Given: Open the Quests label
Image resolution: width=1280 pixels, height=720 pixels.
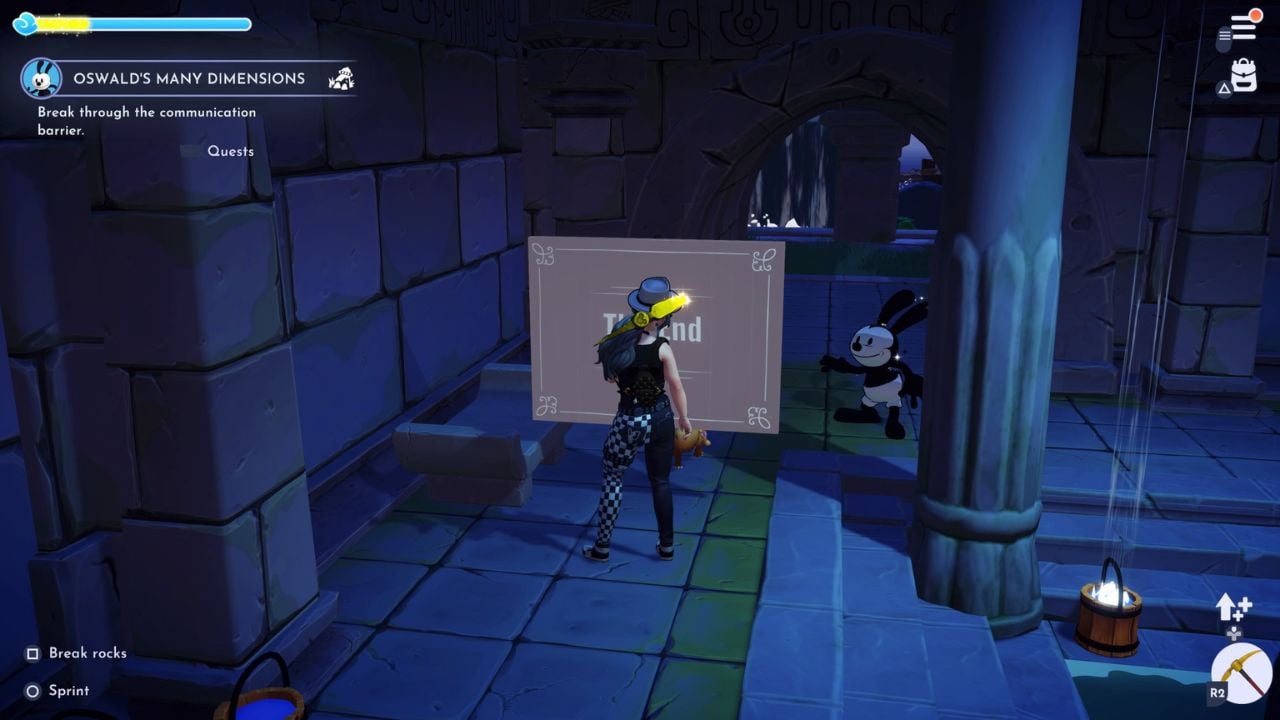Looking at the screenshot, I should (233, 150).
